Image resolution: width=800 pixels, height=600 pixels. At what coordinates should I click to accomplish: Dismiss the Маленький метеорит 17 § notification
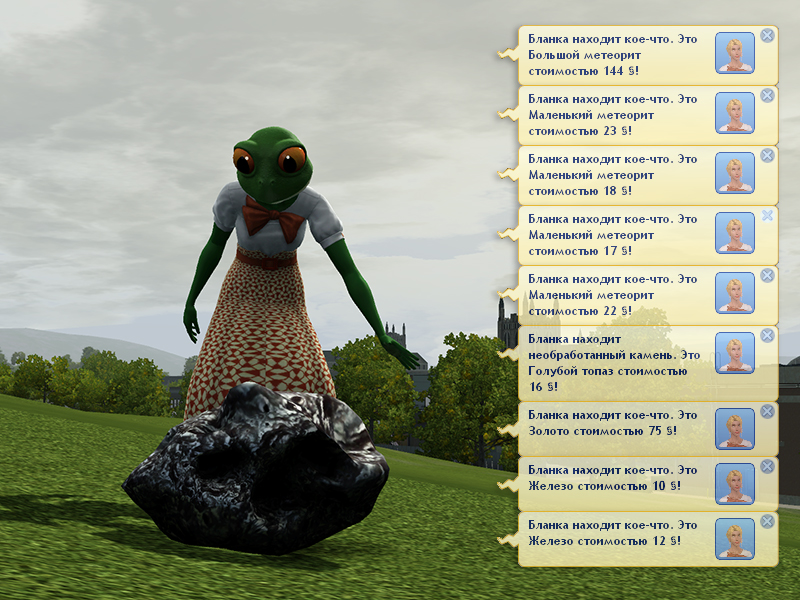767,216
